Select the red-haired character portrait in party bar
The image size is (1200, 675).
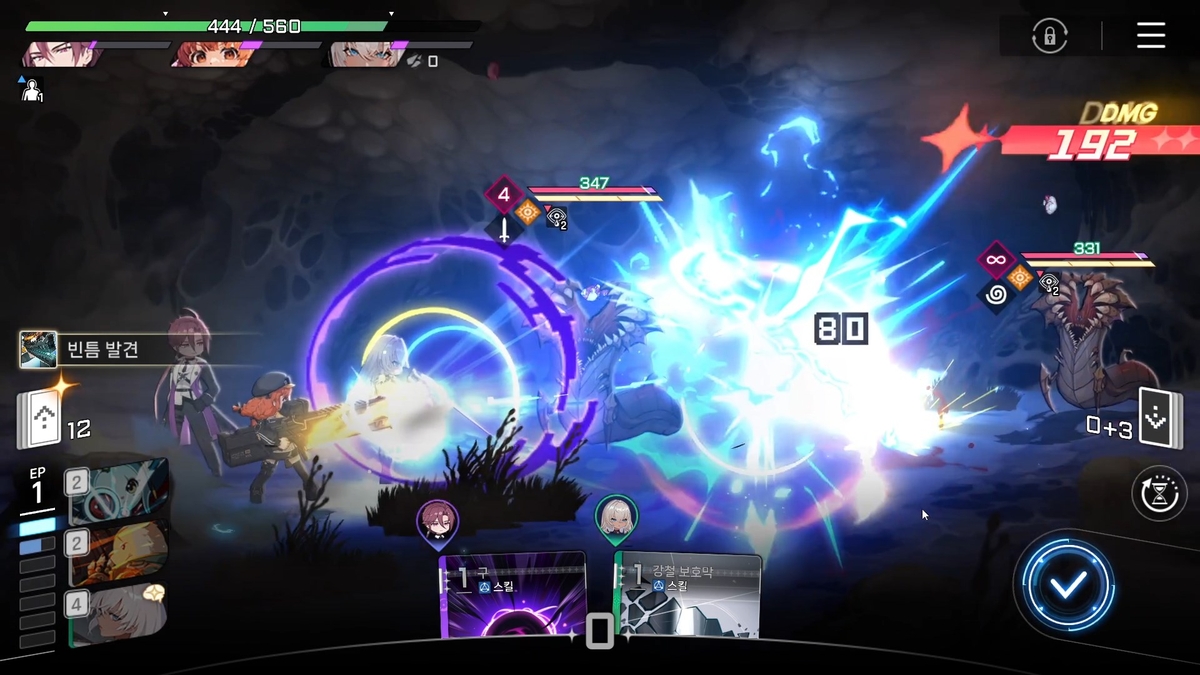[x=62, y=53]
